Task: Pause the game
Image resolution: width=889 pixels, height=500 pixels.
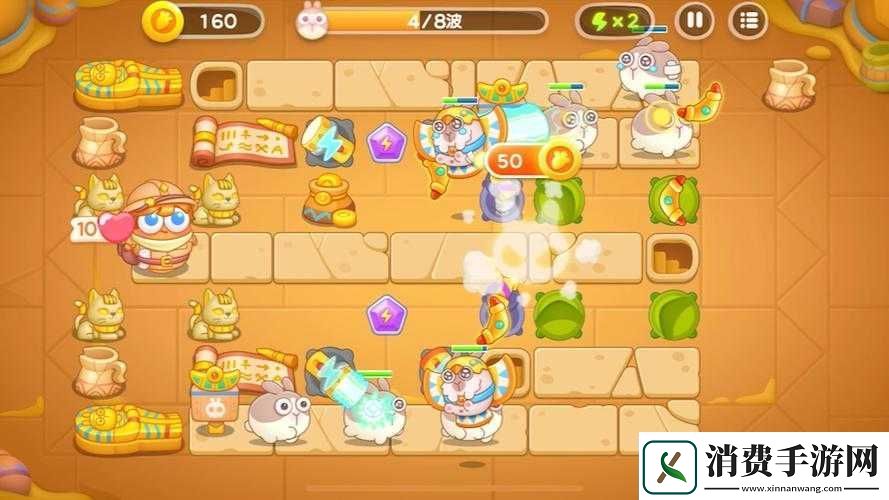Action: [693, 20]
